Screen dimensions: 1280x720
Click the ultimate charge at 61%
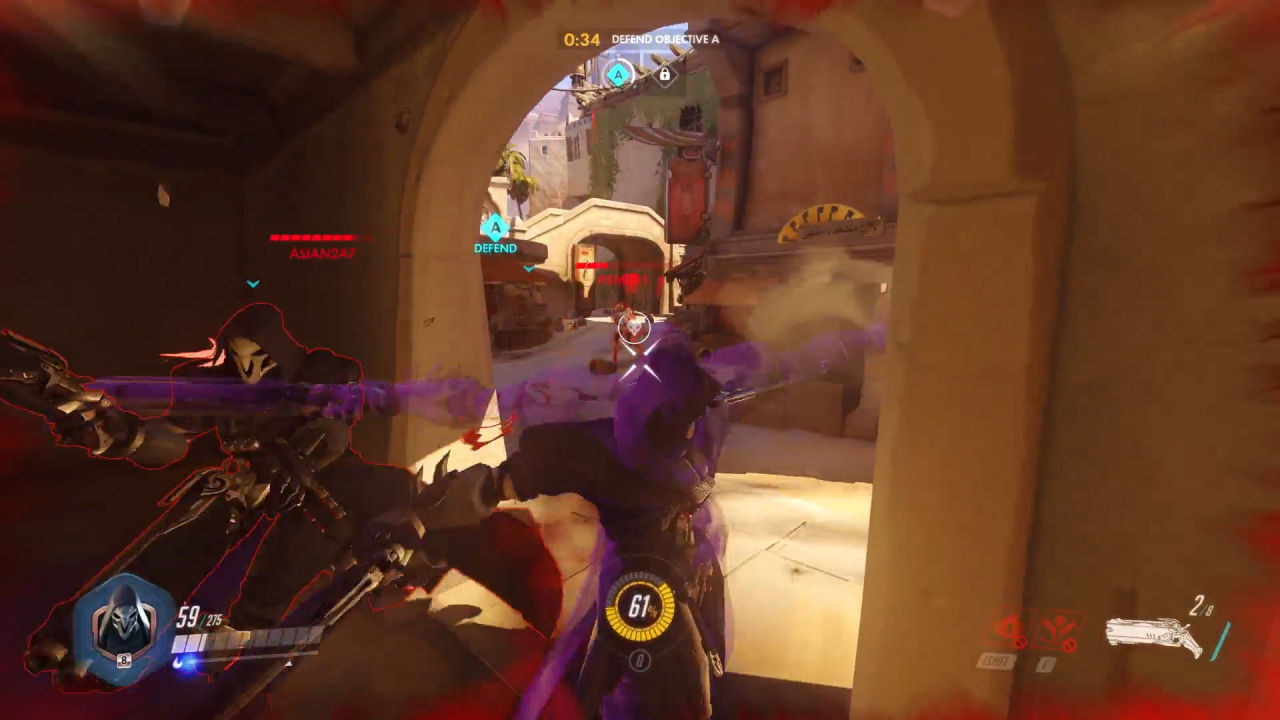640,607
